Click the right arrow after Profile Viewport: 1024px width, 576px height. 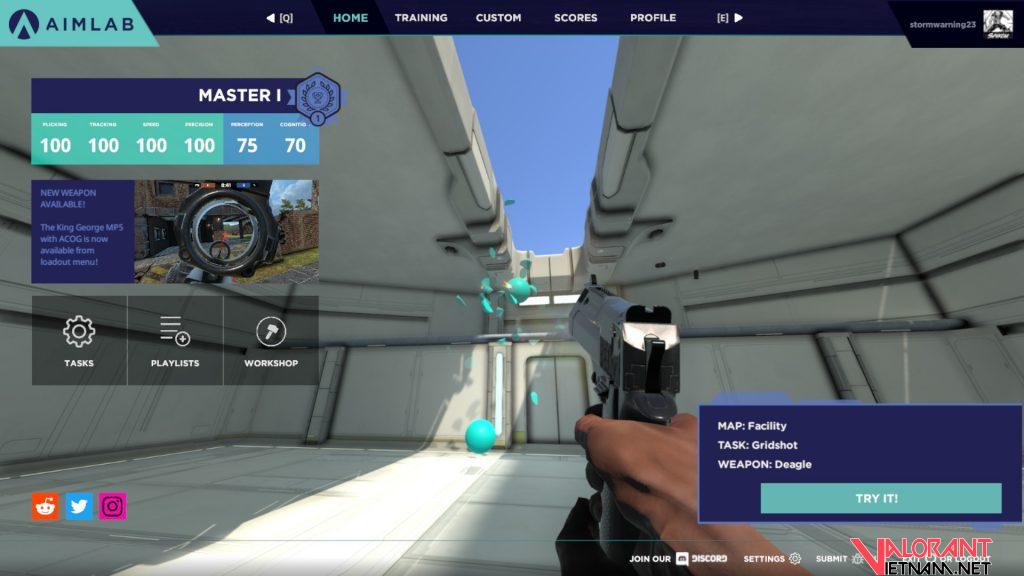coord(738,18)
